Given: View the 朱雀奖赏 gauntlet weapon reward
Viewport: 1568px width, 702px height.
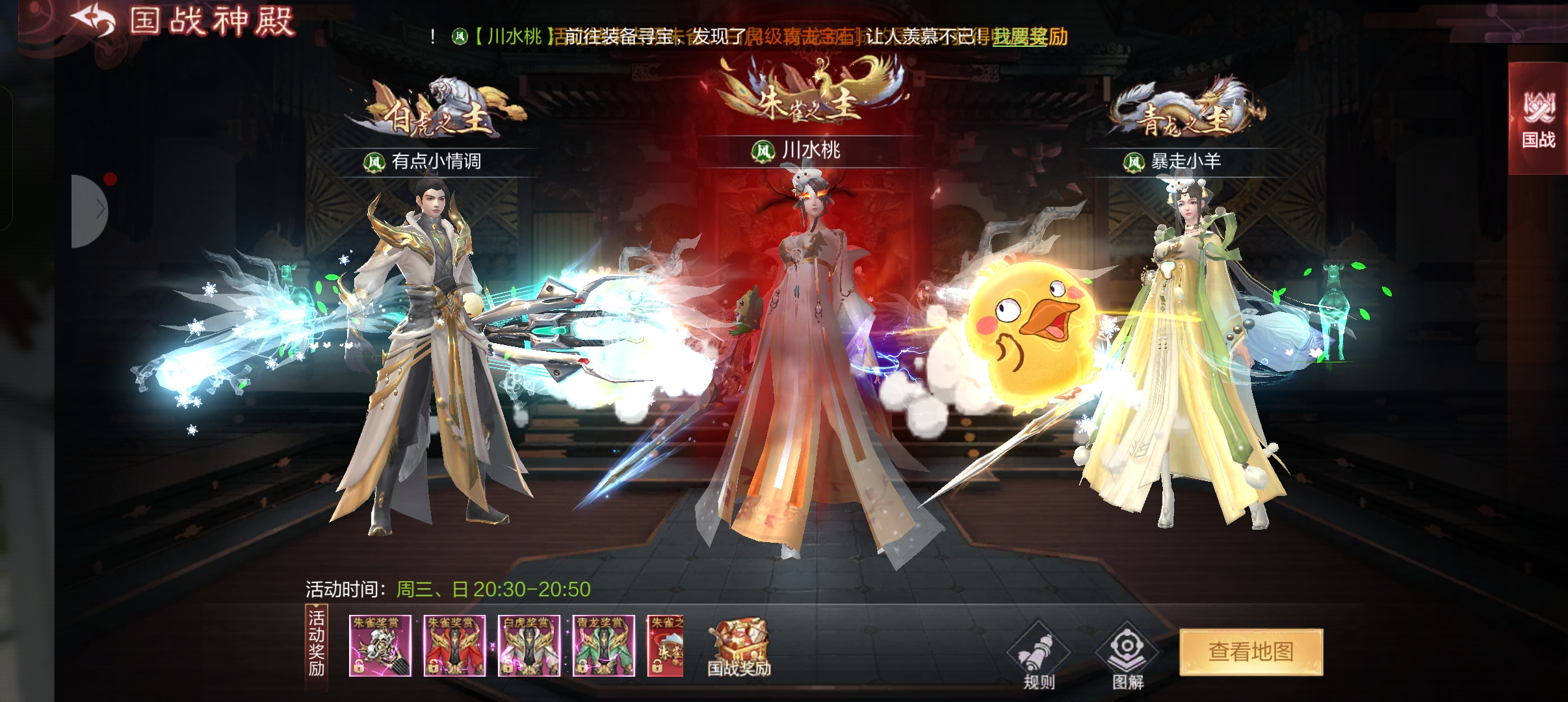Looking at the screenshot, I should click(x=380, y=646).
